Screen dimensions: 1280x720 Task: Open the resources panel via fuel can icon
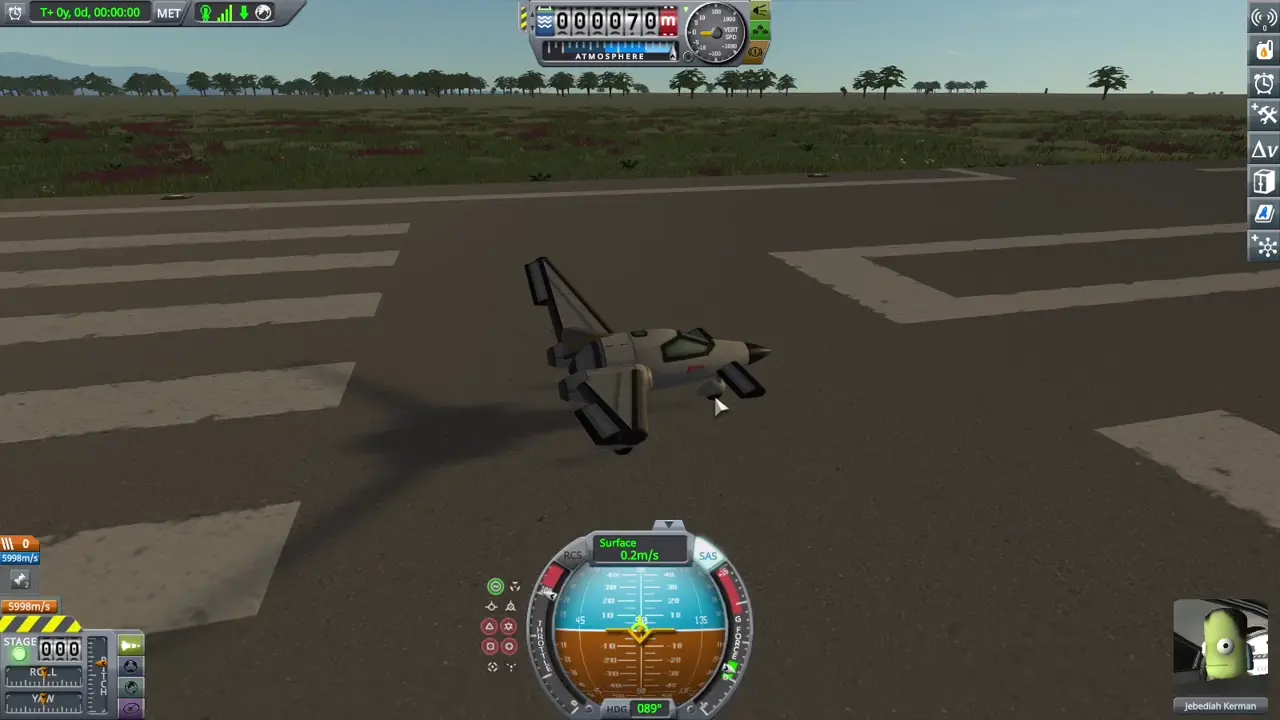click(1263, 50)
